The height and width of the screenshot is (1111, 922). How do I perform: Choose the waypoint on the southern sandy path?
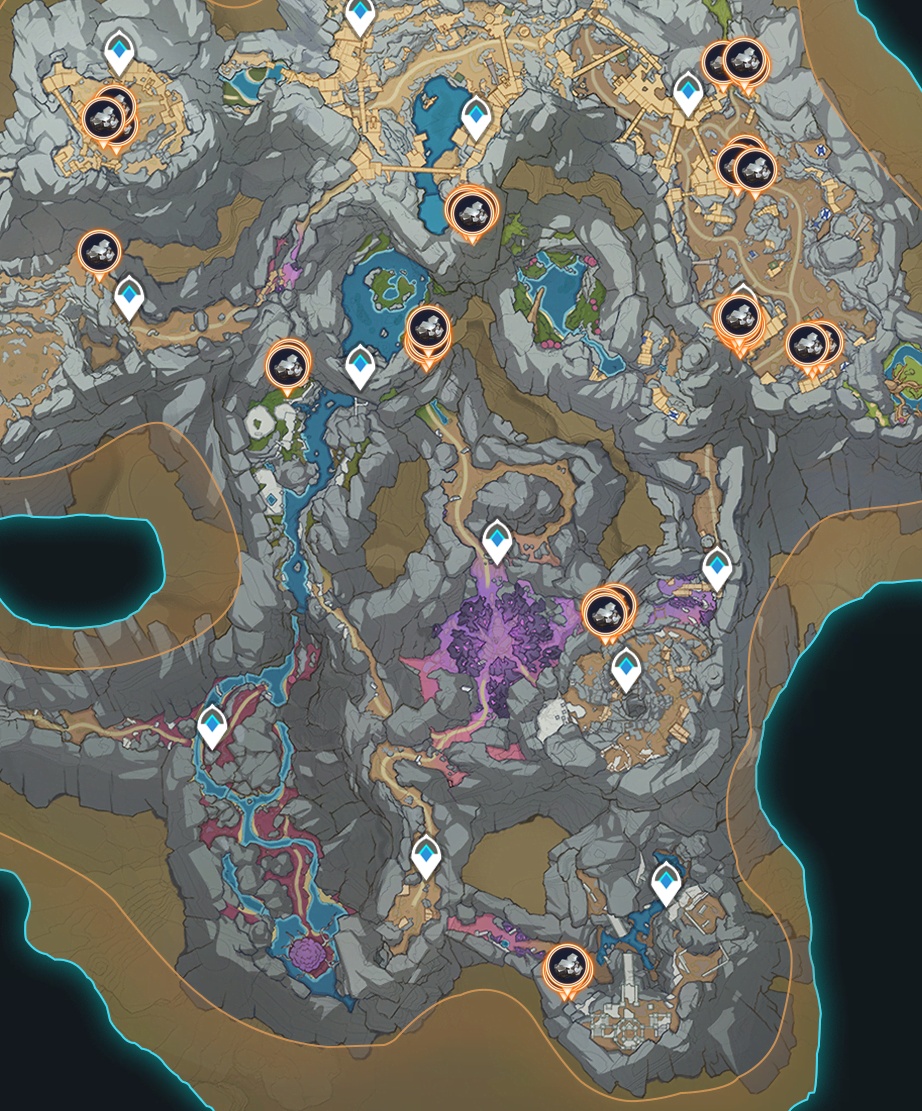(x=427, y=856)
